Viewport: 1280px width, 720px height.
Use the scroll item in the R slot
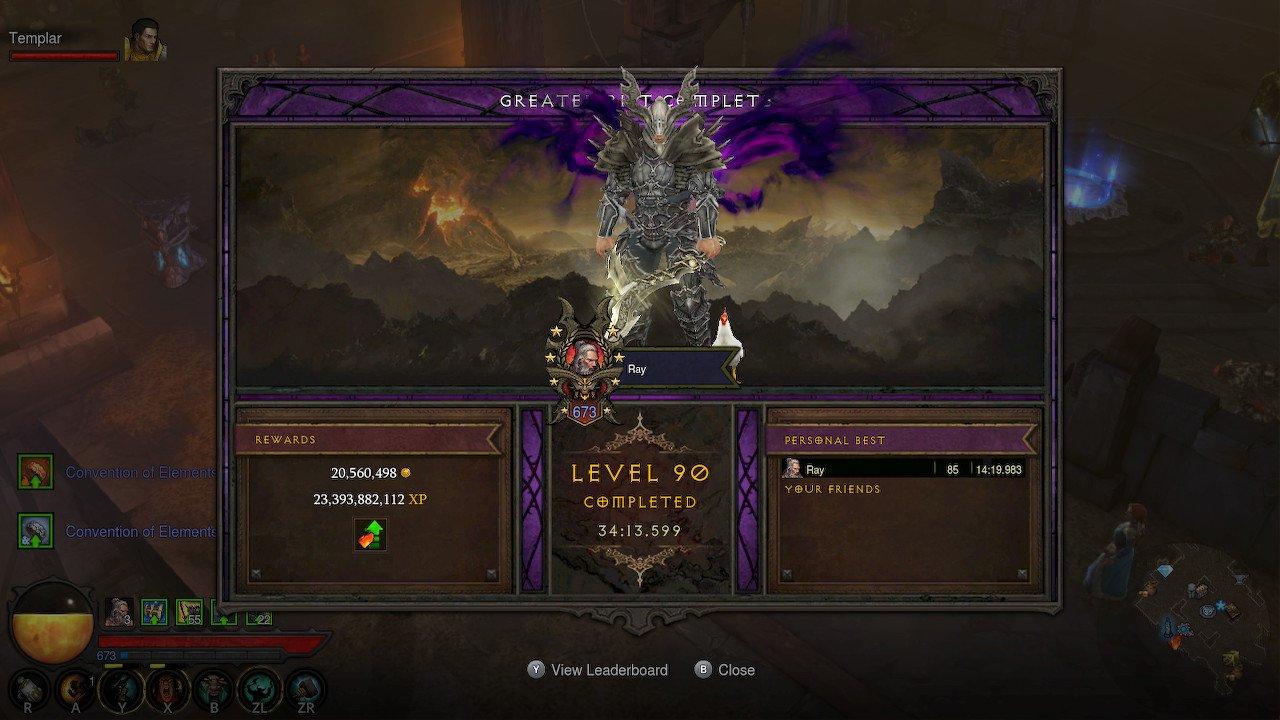click(27, 688)
